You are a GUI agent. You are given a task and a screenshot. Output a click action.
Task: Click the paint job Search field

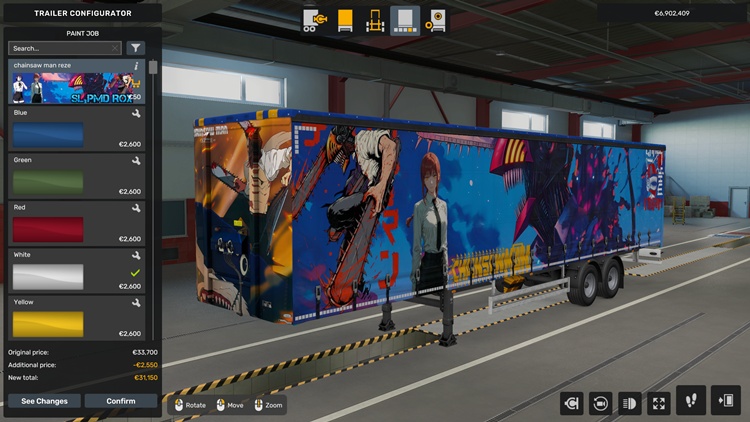(x=58, y=48)
